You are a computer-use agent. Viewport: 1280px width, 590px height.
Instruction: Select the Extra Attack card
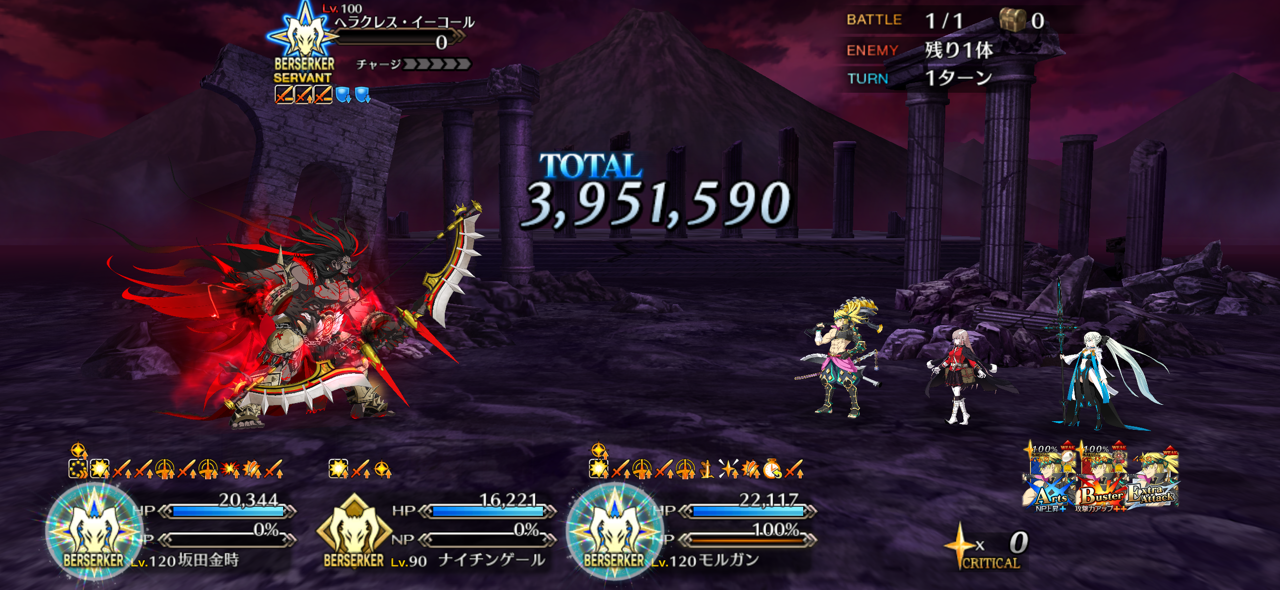tap(1152, 478)
